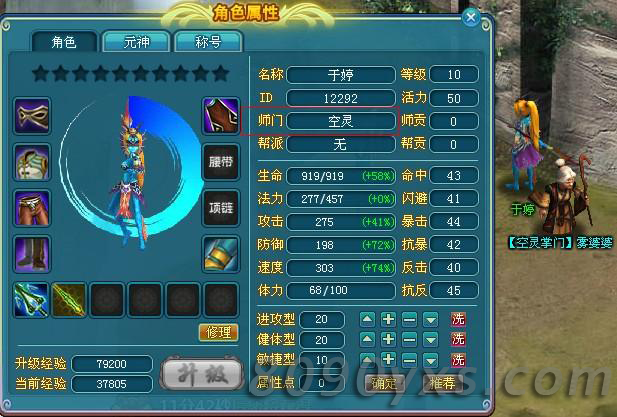Select the 角色 character tab
This screenshot has height=417, width=617.
coord(63,42)
